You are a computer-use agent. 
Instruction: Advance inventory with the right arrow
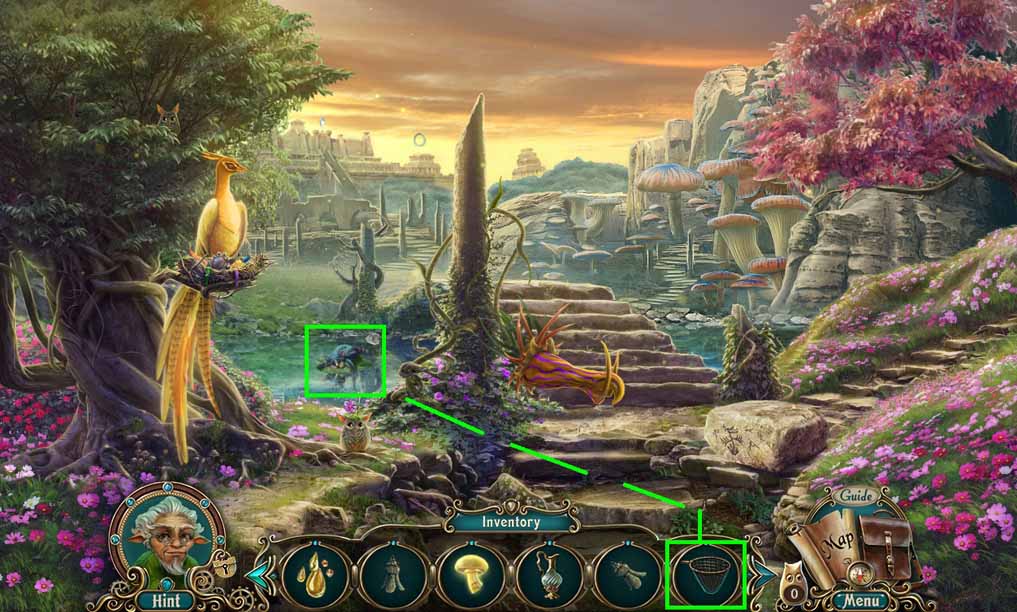coord(762,575)
